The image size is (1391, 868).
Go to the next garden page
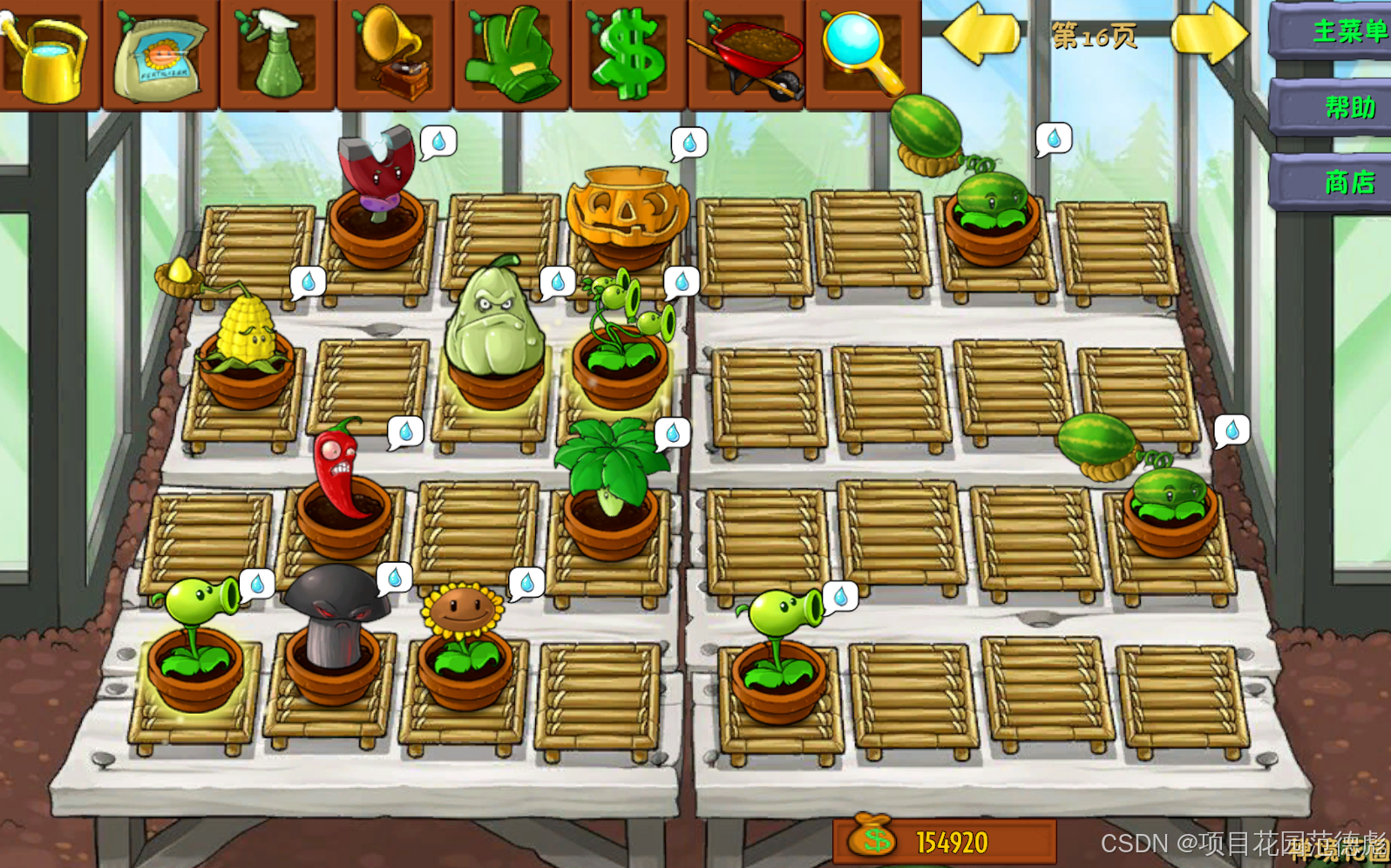click(x=1208, y=35)
